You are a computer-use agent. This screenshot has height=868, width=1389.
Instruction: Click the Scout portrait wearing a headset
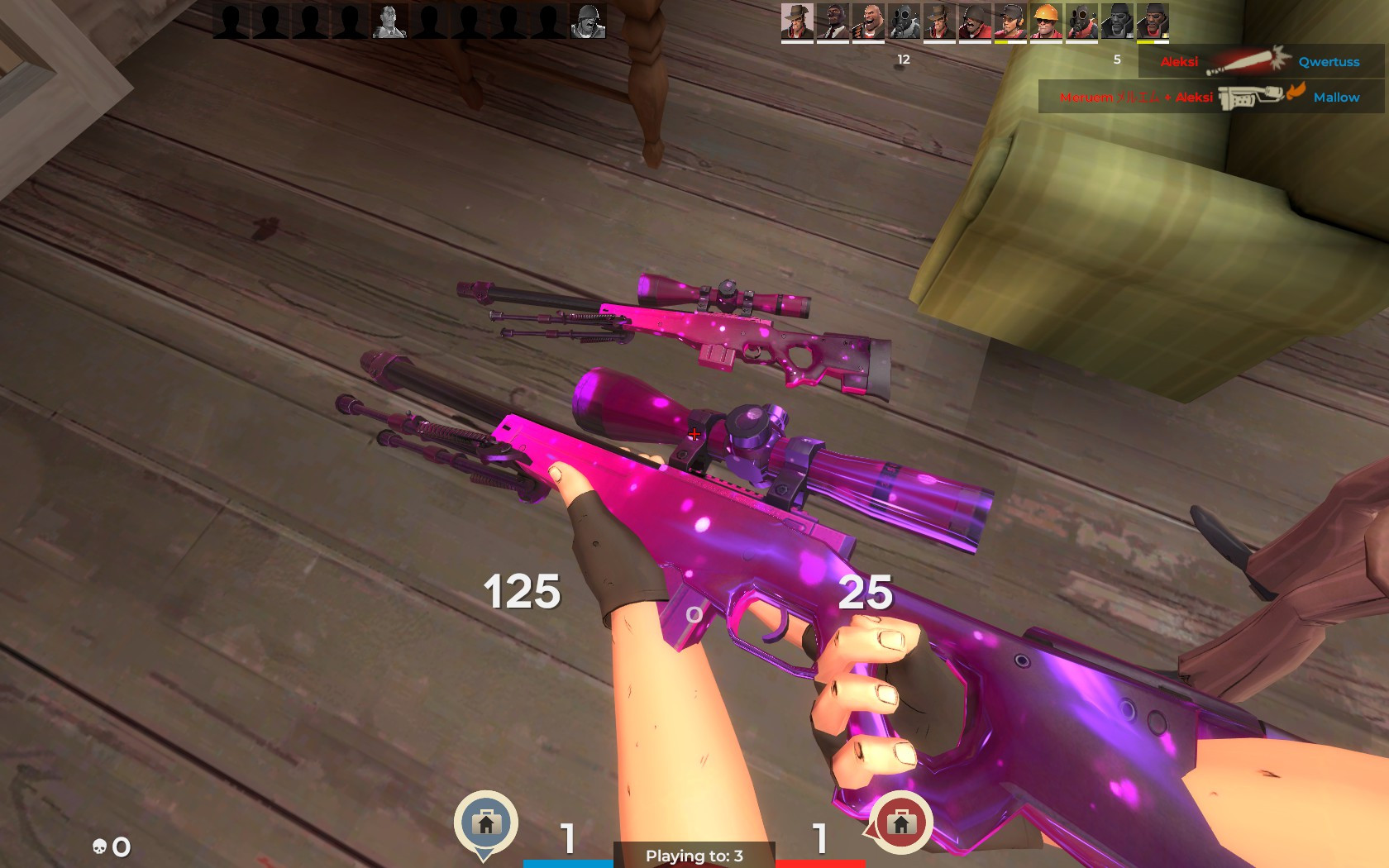tap(1010, 21)
